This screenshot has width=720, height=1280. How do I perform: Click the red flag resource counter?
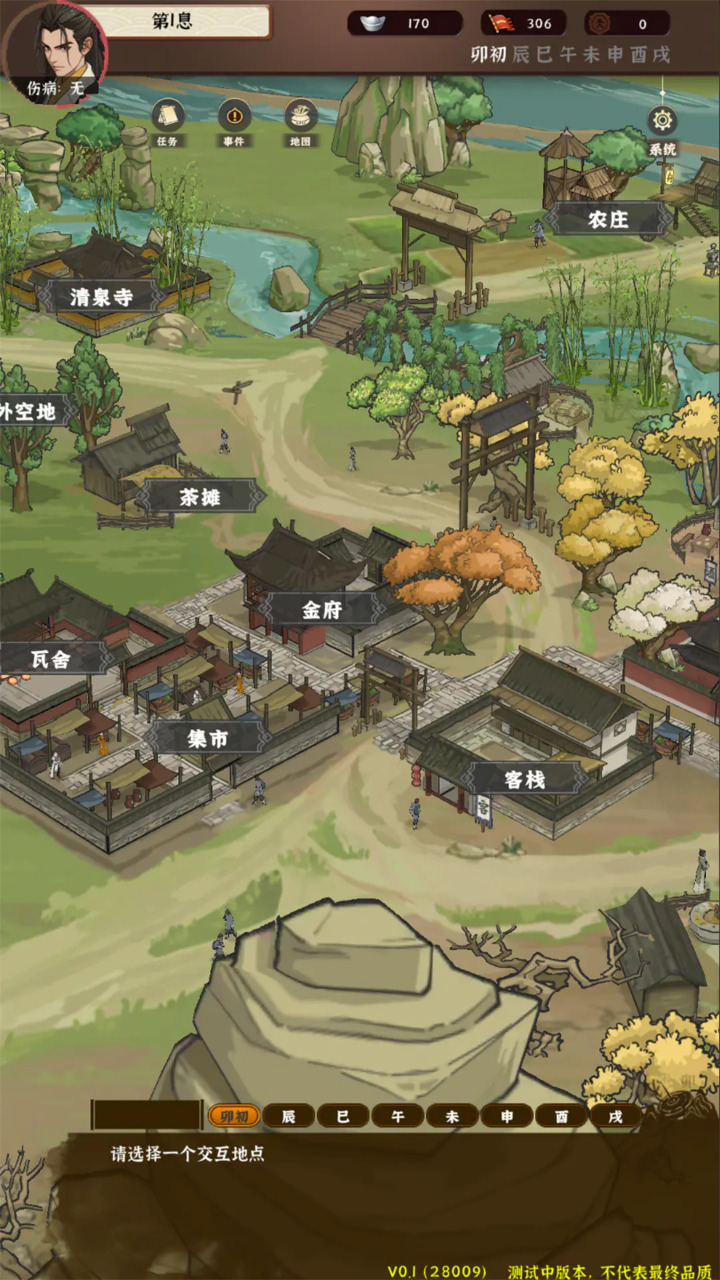coord(524,23)
